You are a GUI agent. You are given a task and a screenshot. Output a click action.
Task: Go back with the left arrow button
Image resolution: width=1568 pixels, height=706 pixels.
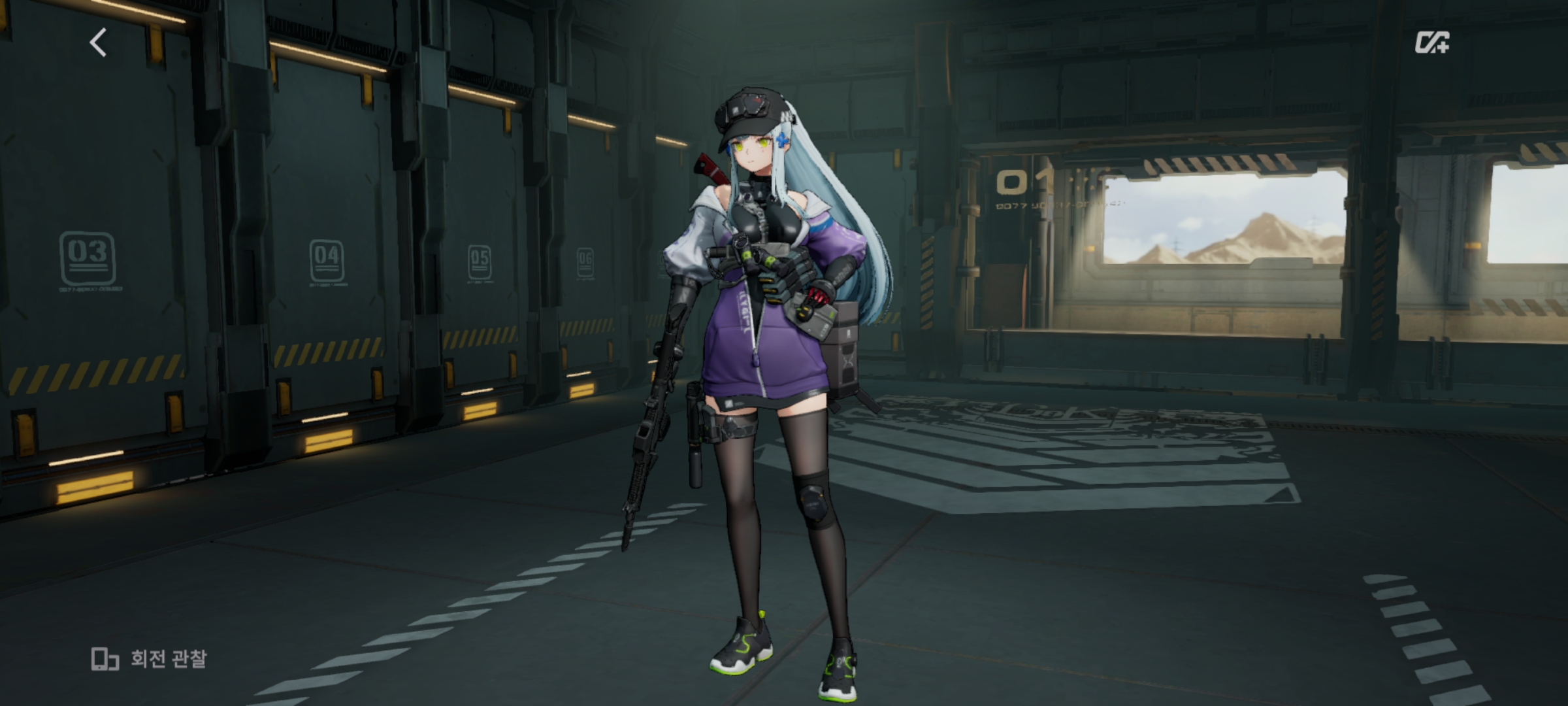coord(98,43)
